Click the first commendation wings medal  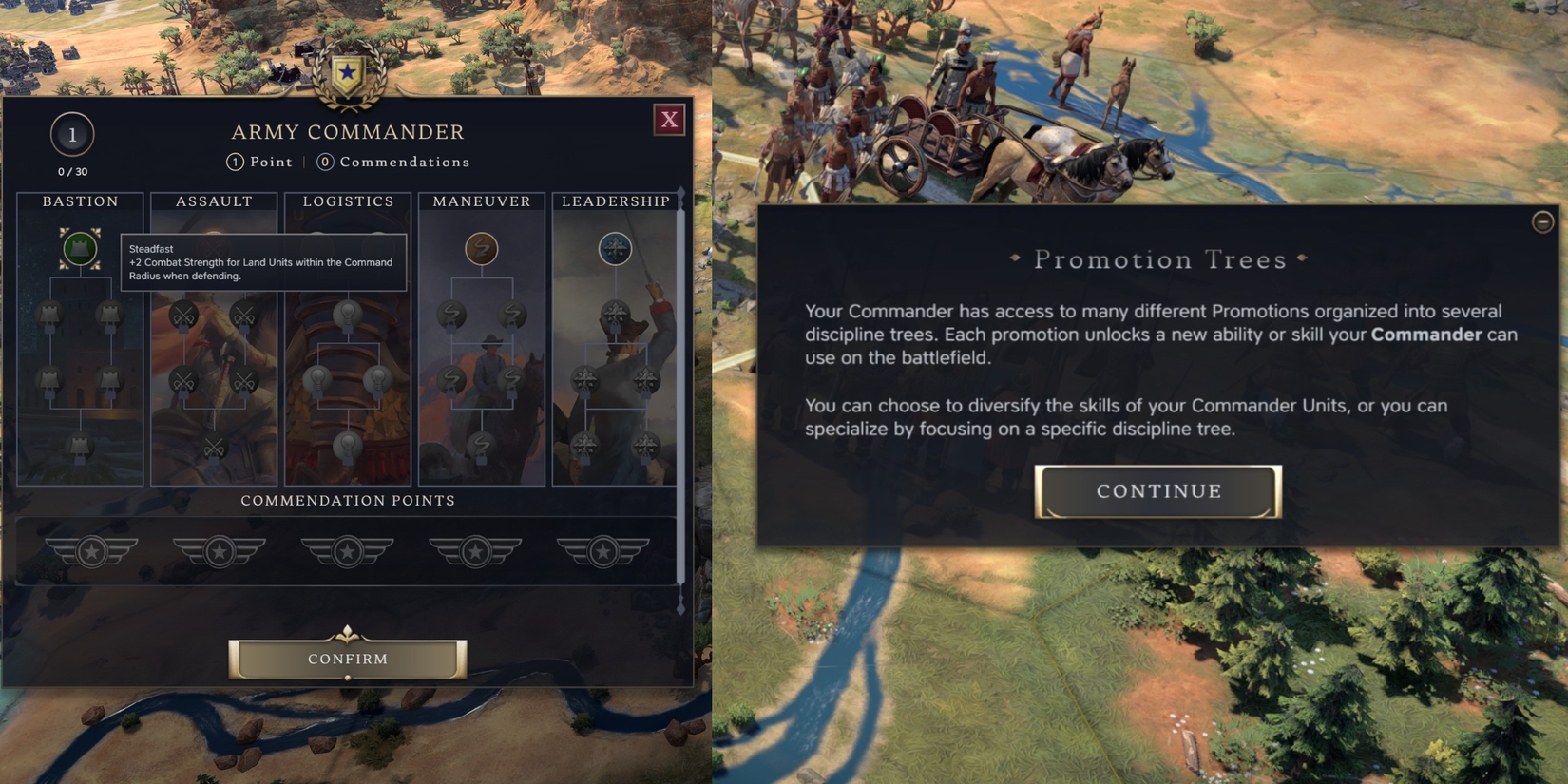(92, 551)
